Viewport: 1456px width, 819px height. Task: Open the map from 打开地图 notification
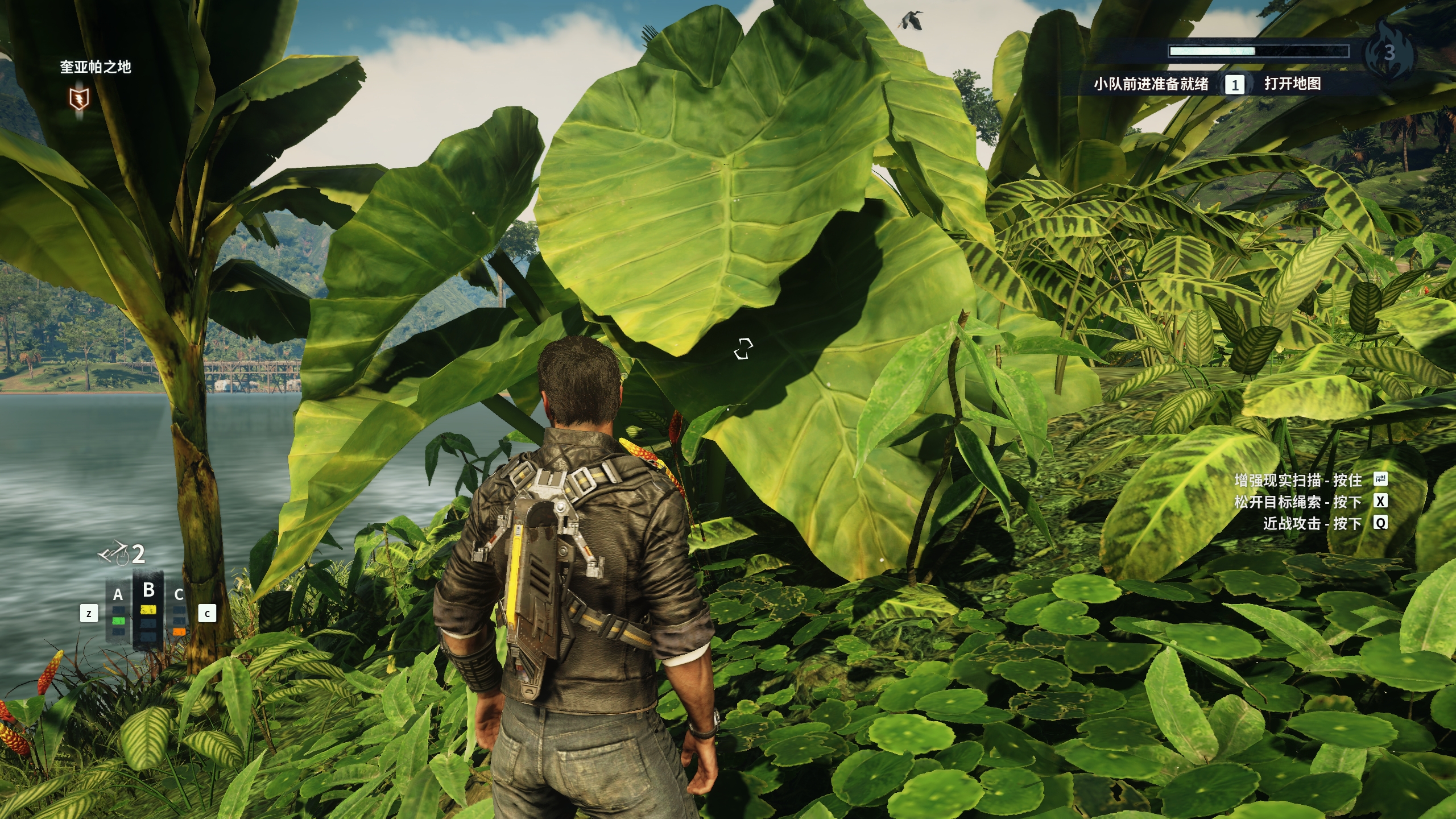[x=1292, y=84]
